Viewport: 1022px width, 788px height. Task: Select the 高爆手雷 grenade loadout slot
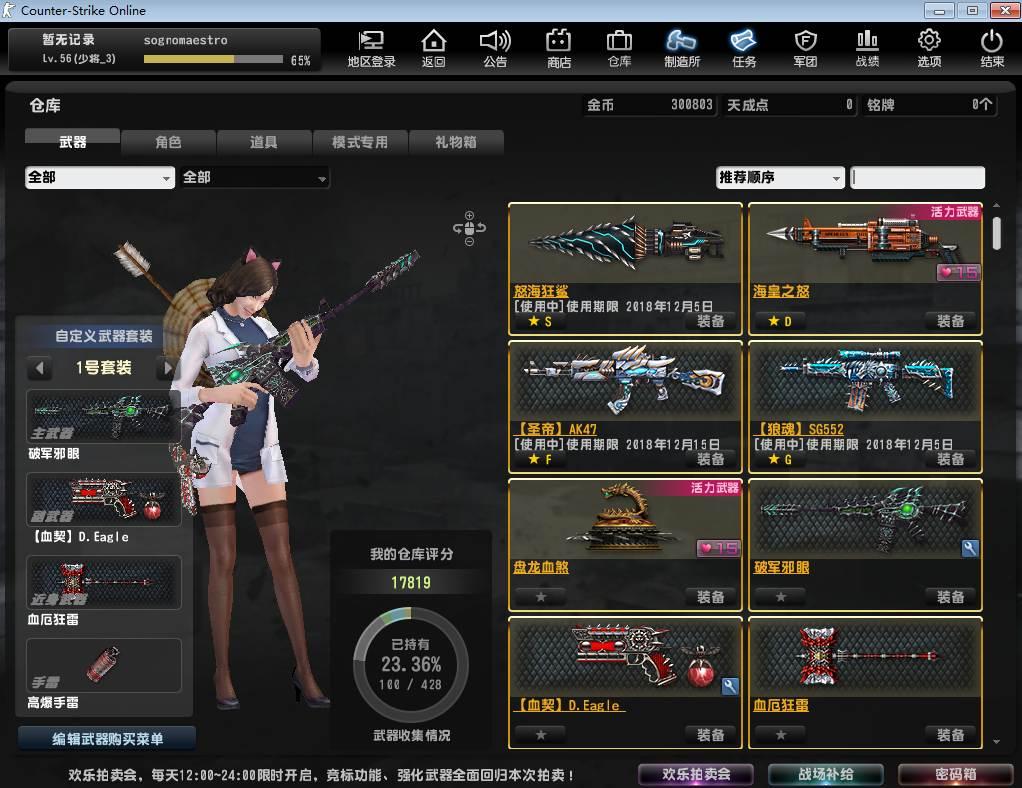pyautogui.click(x=104, y=664)
